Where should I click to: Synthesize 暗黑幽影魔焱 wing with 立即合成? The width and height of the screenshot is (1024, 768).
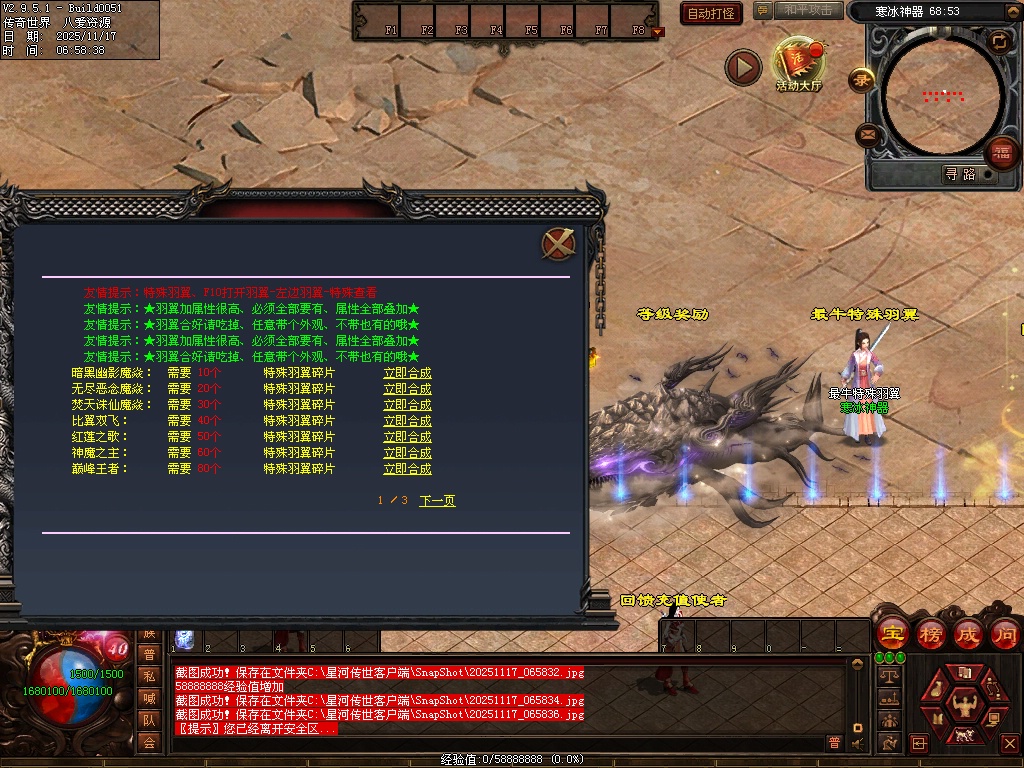coord(407,373)
